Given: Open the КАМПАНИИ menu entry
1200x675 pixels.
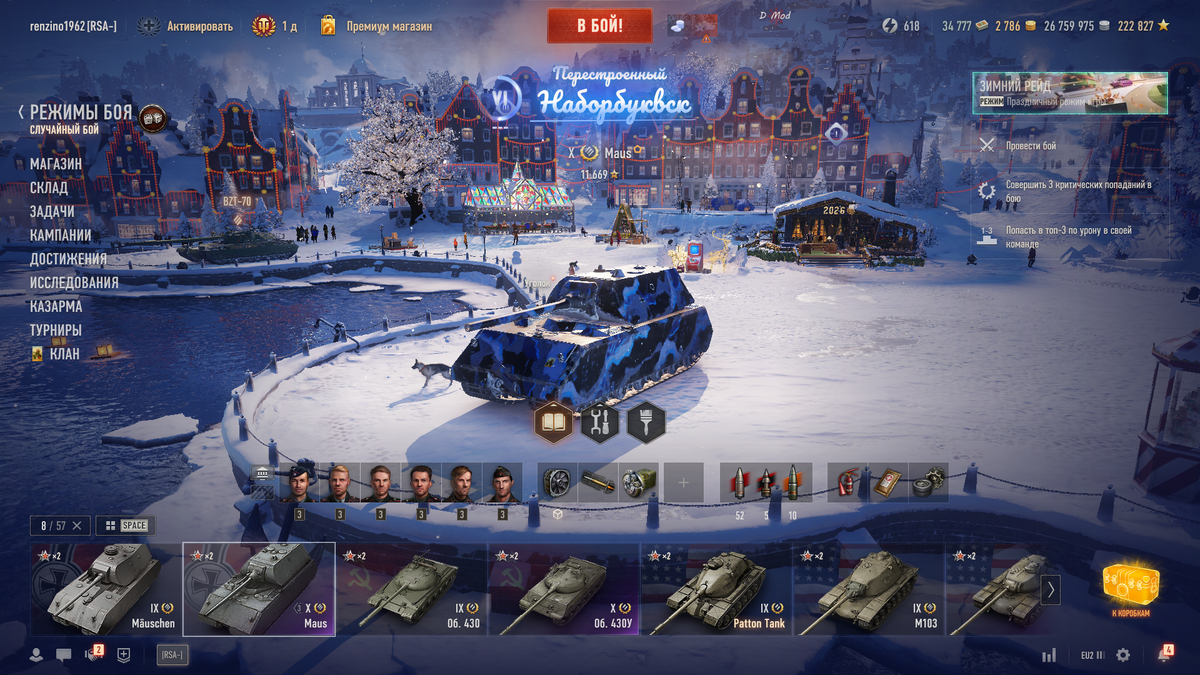Looking at the screenshot, I should pyautogui.click(x=61, y=236).
